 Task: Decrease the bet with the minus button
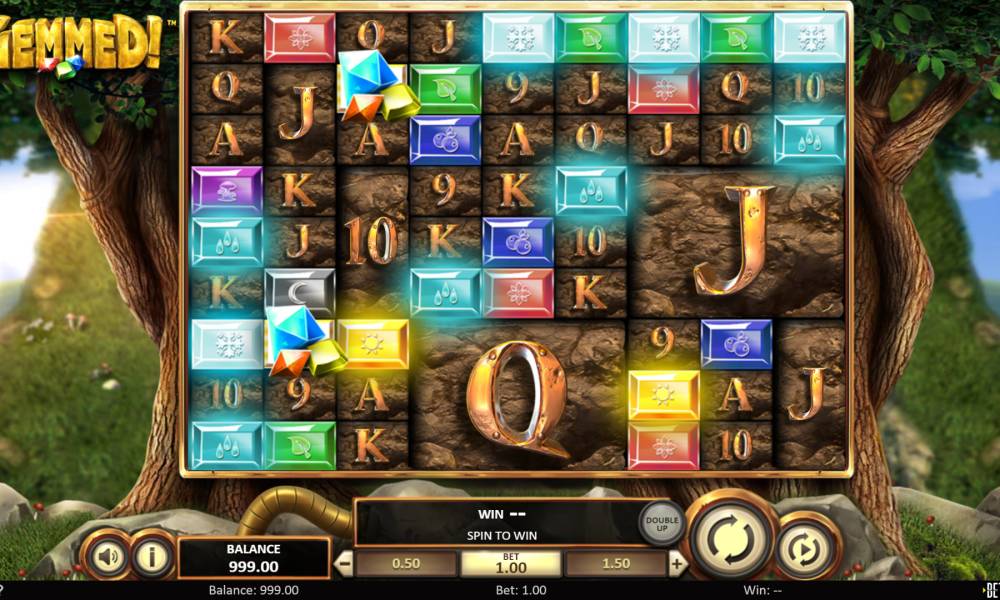[343, 563]
